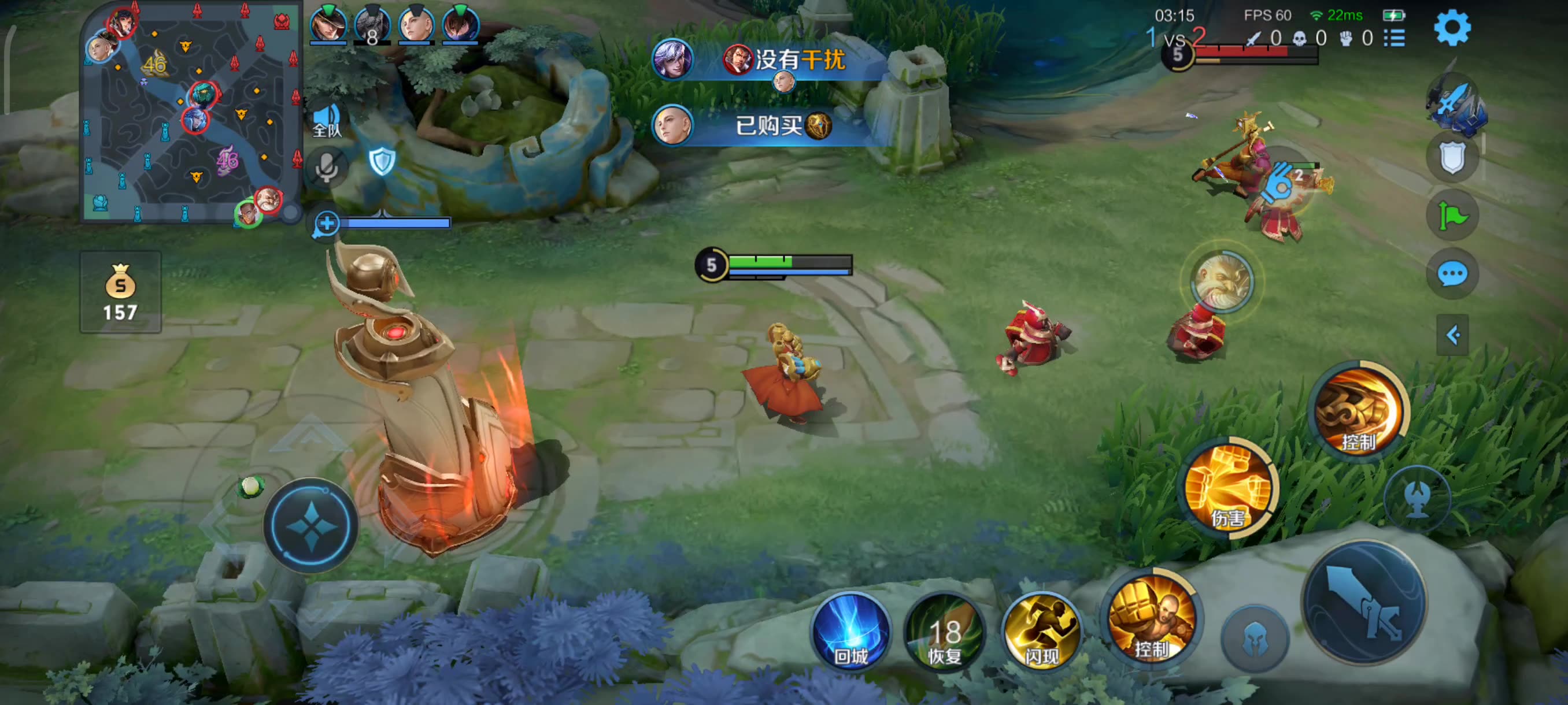Collapse the right-side signal panel arrow
Image resolution: width=1568 pixels, height=705 pixels.
1452,335
